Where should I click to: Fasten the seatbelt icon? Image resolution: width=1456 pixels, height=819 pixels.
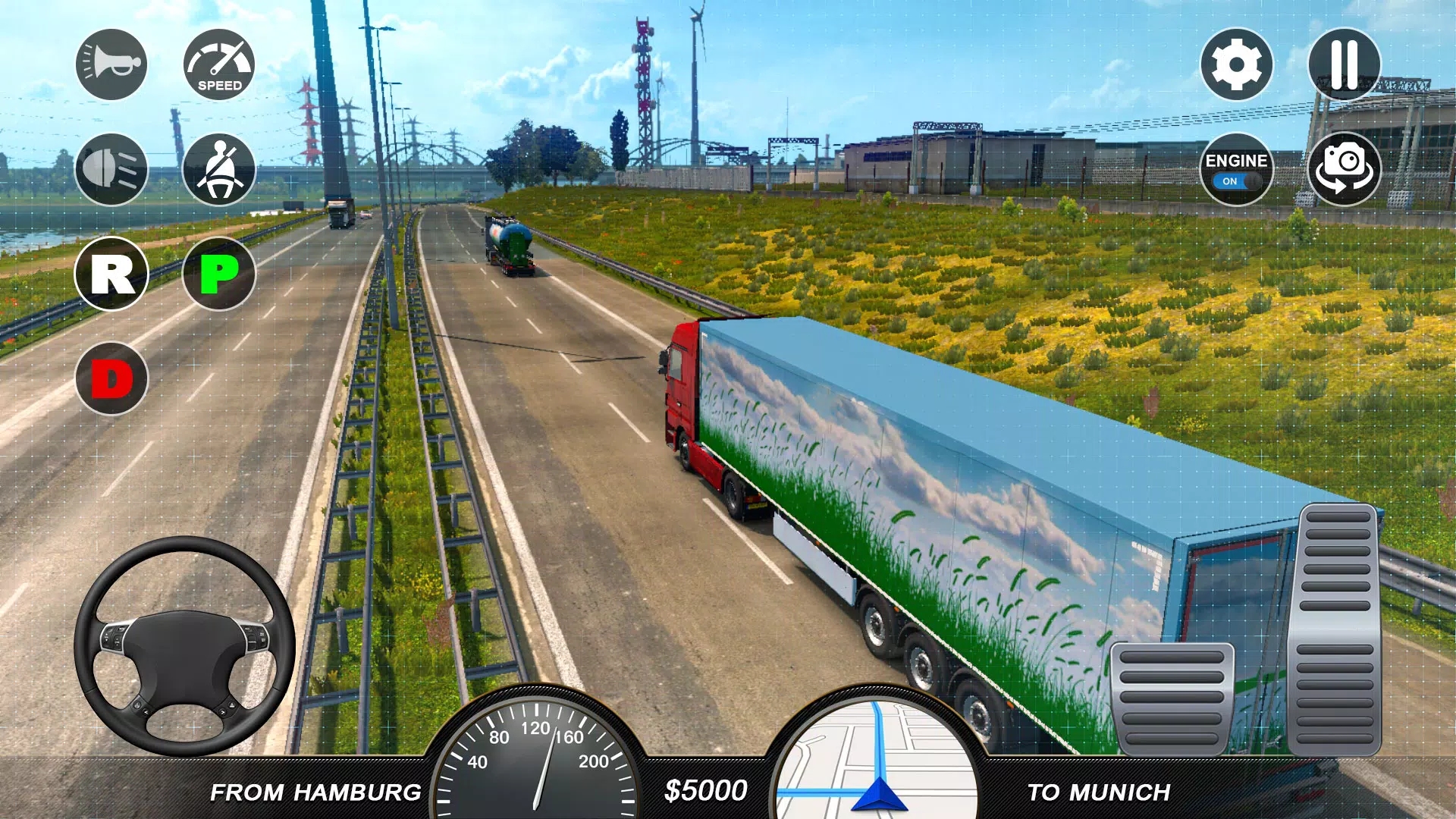click(219, 169)
